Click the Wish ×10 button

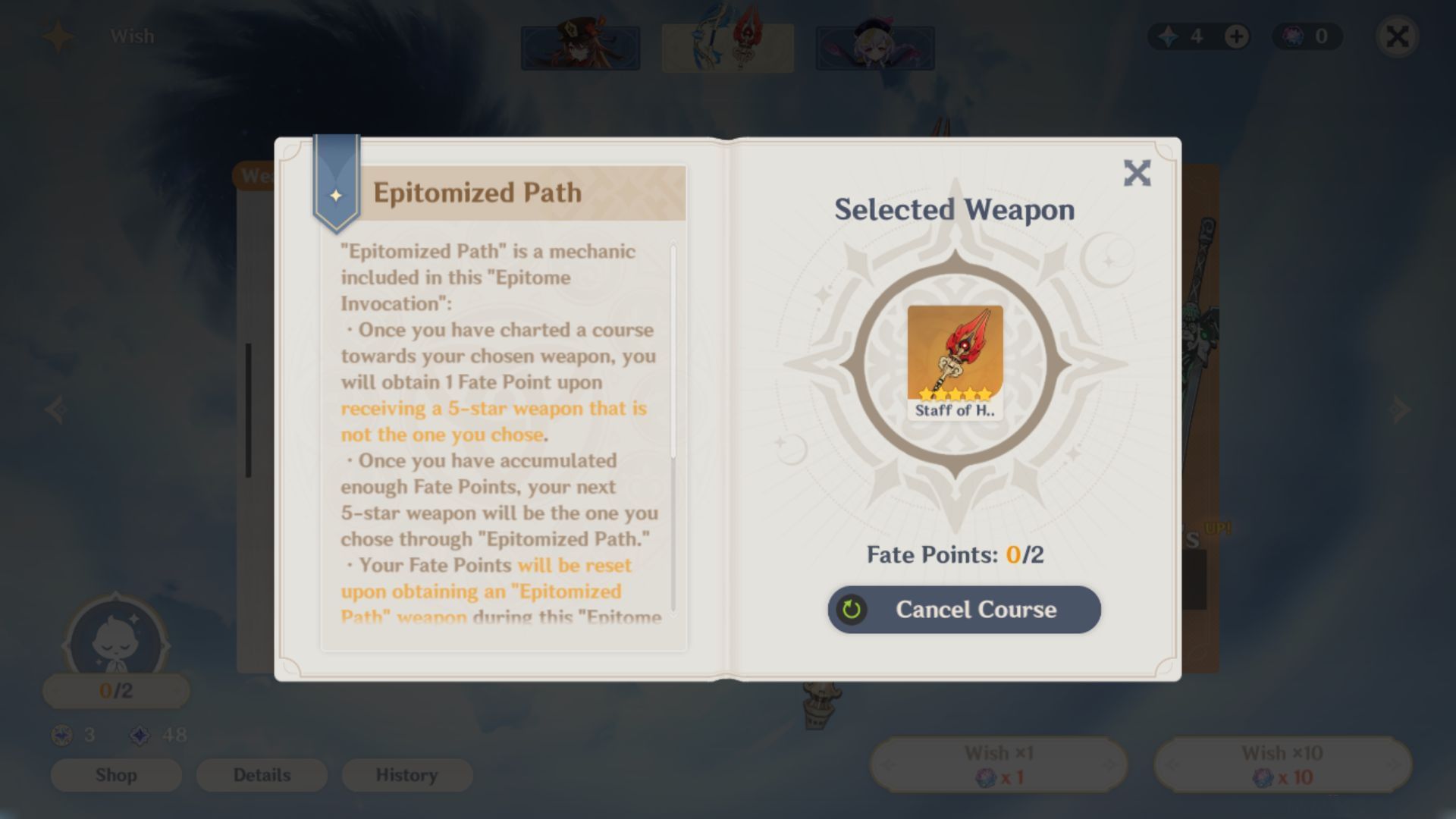(1283, 764)
